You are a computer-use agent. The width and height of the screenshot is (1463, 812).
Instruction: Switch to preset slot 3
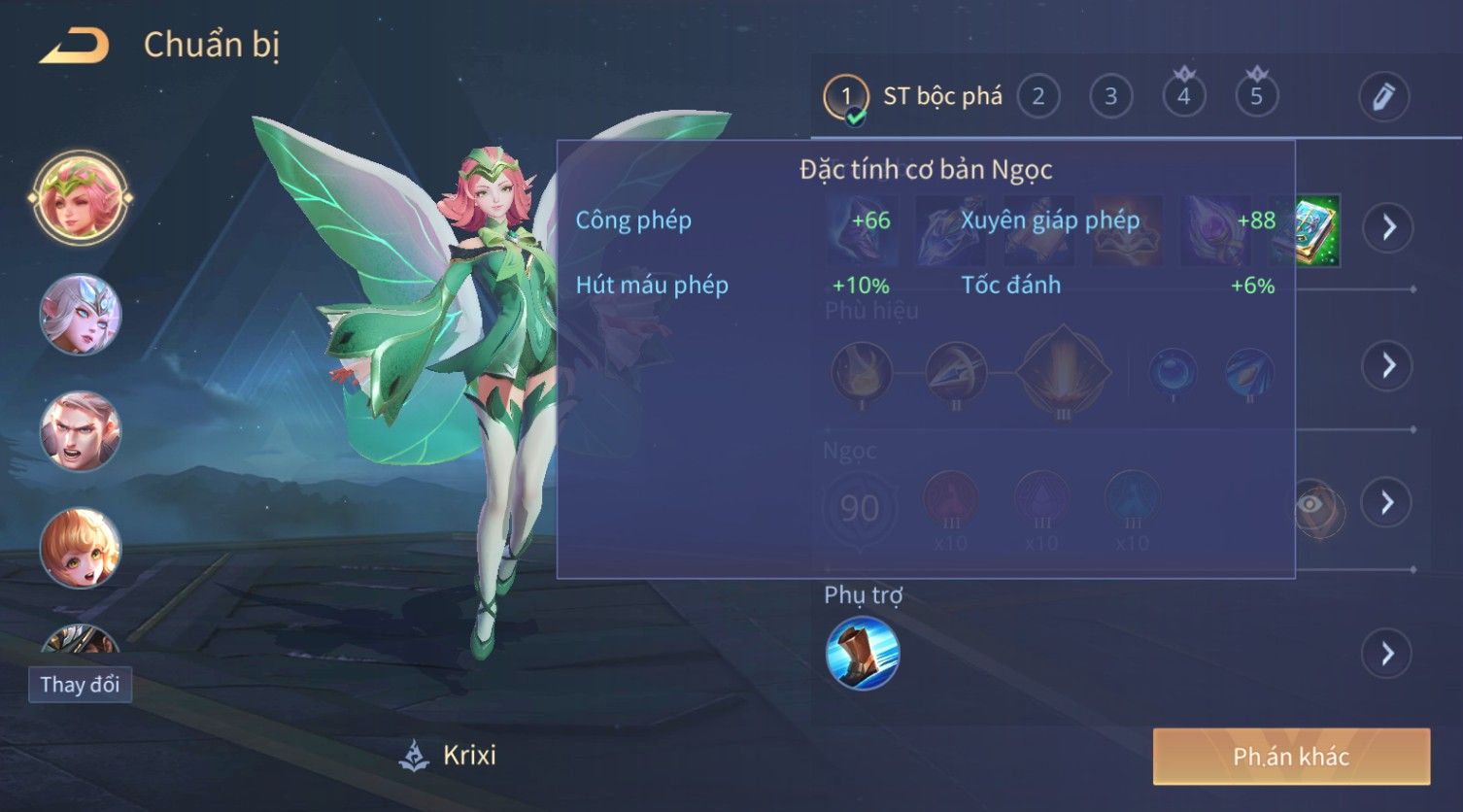(1110, 96)
